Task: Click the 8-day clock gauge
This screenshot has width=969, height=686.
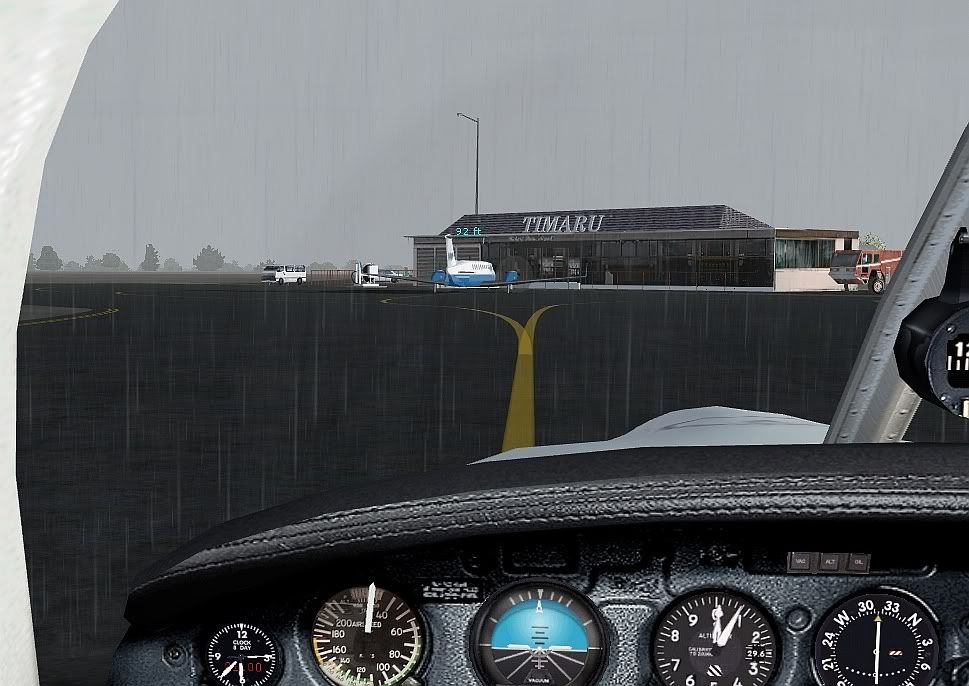Action: pyautogui.click(x=241, y=655)
